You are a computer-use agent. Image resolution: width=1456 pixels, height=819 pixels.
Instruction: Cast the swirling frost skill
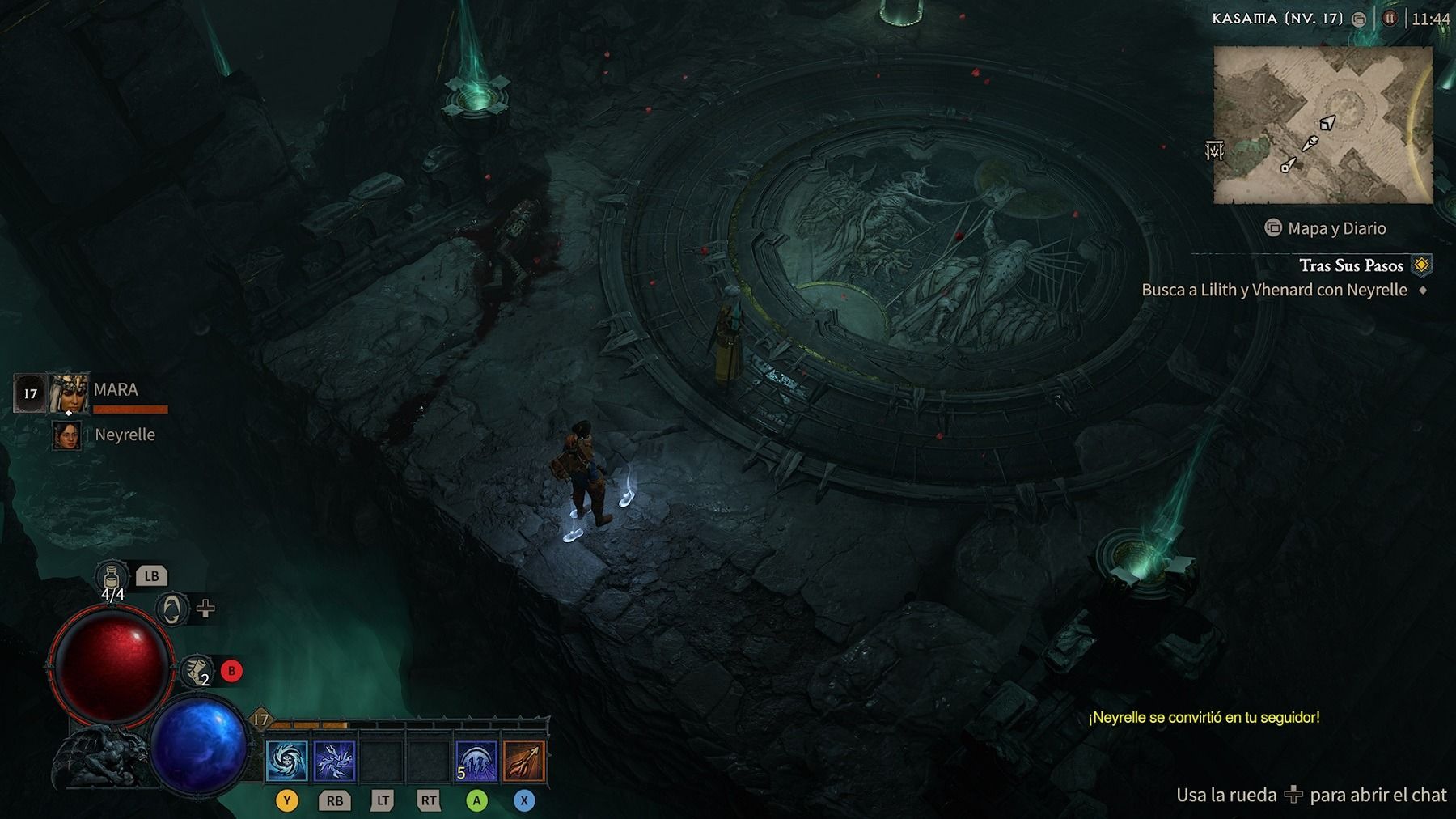[x=287, y=762]
